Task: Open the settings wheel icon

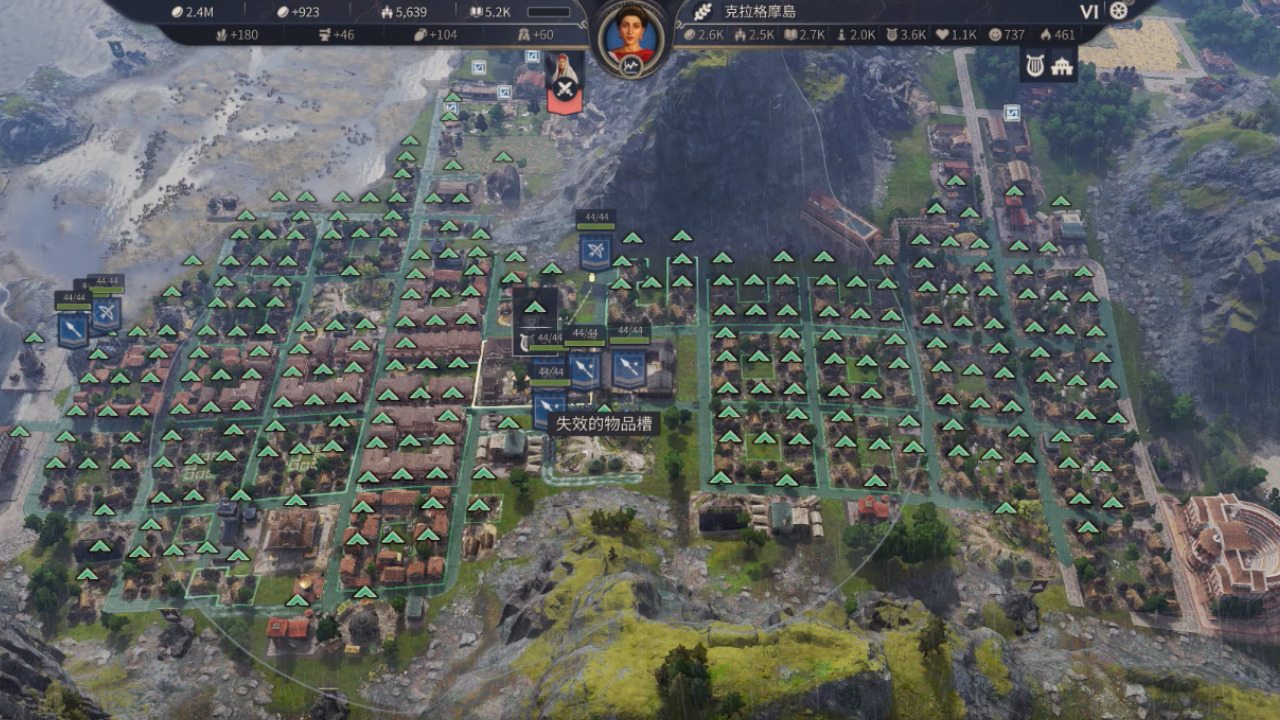Action: pos(1118,11)
